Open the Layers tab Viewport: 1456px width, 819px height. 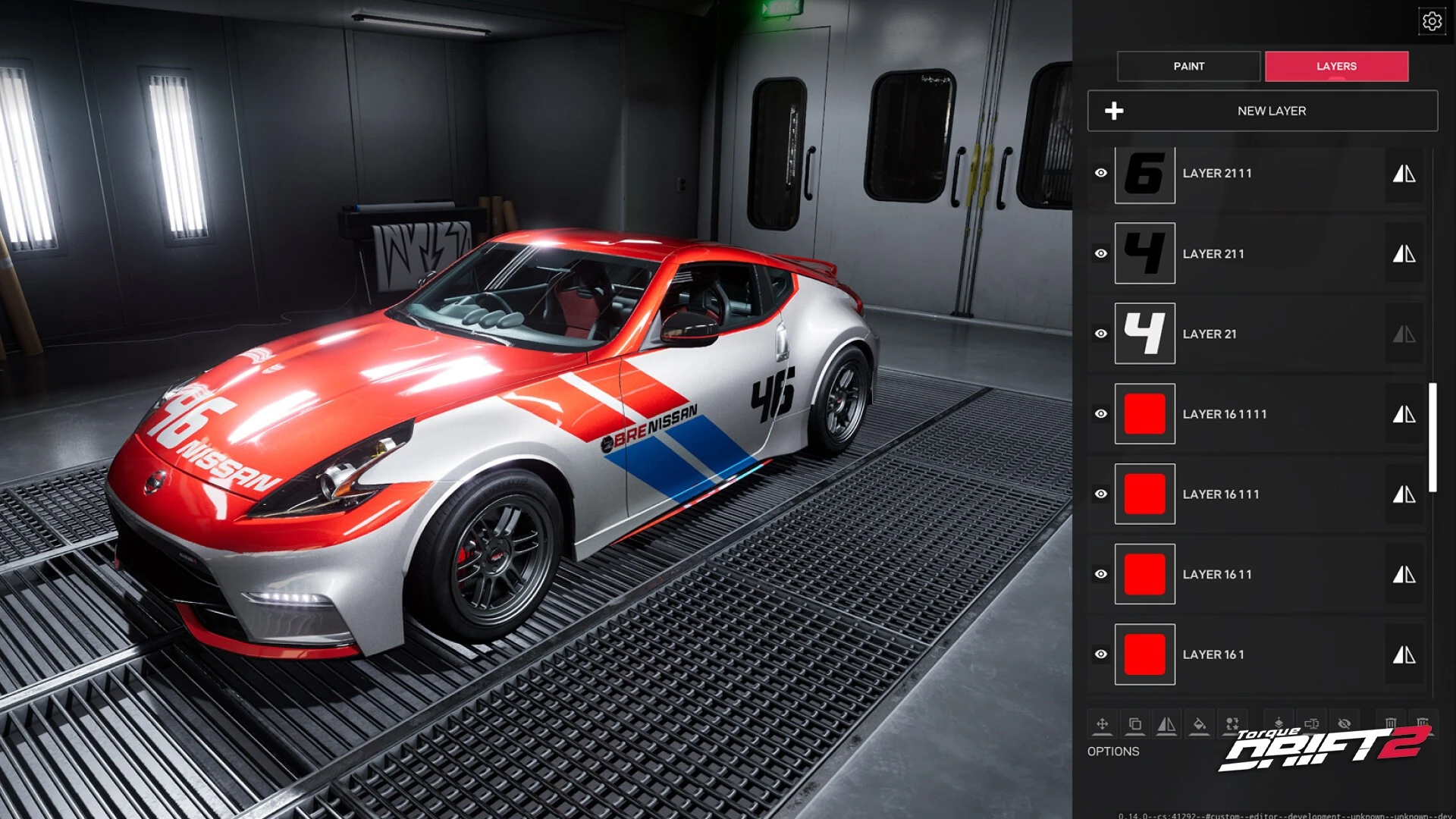click(x=1336, y=67)
